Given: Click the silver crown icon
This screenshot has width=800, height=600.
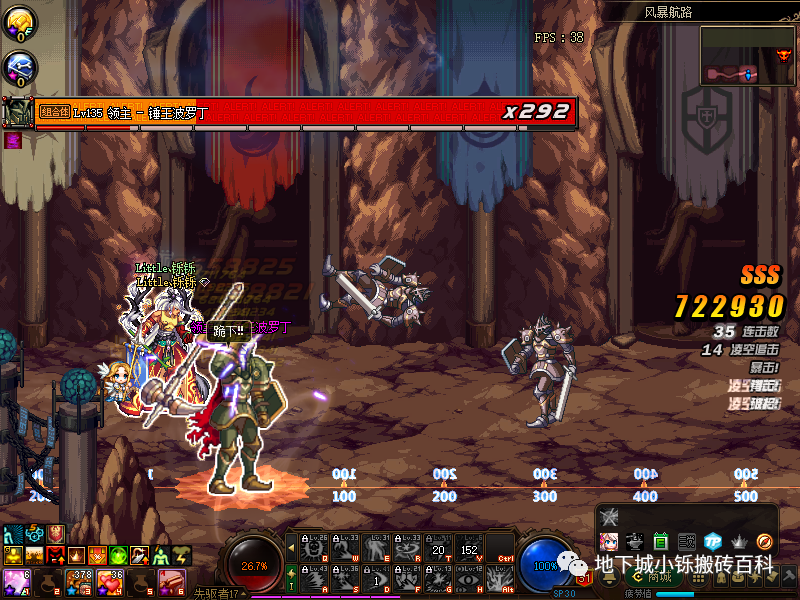Looking at the screenshot, I should (739, 541).
